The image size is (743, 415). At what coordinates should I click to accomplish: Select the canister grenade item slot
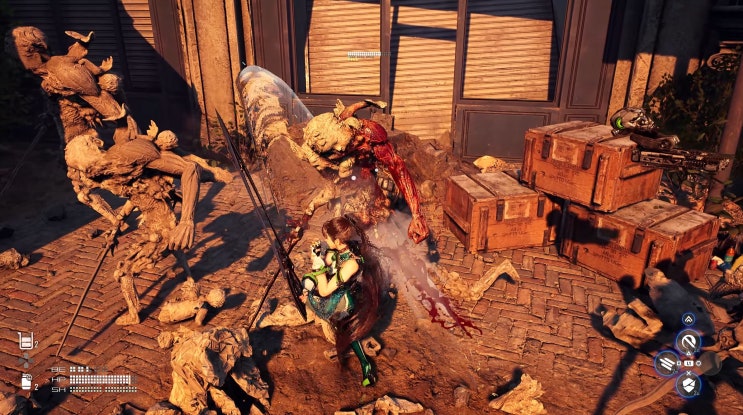(x=26, y=381)
